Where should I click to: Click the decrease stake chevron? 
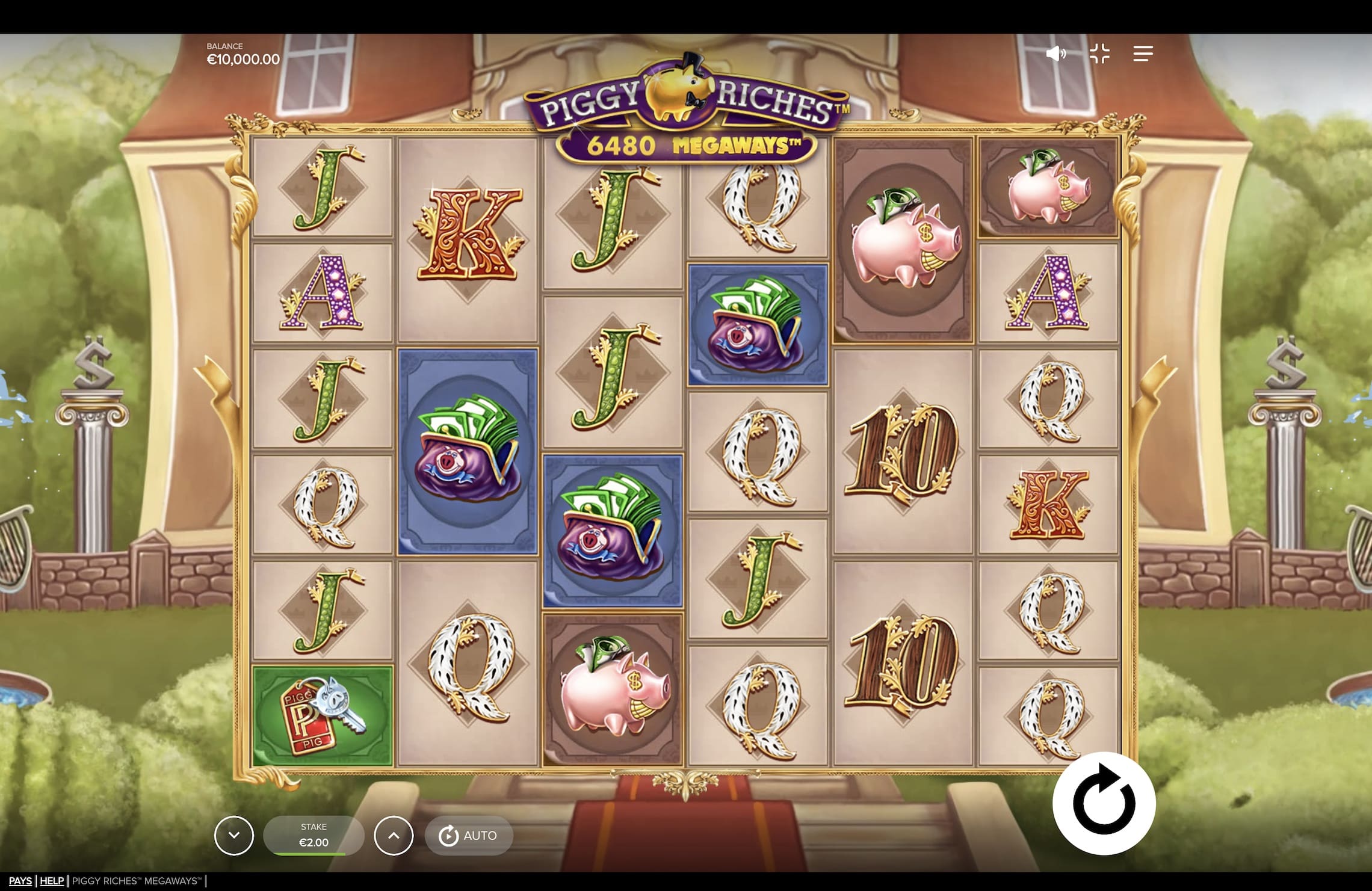(235, 835)
